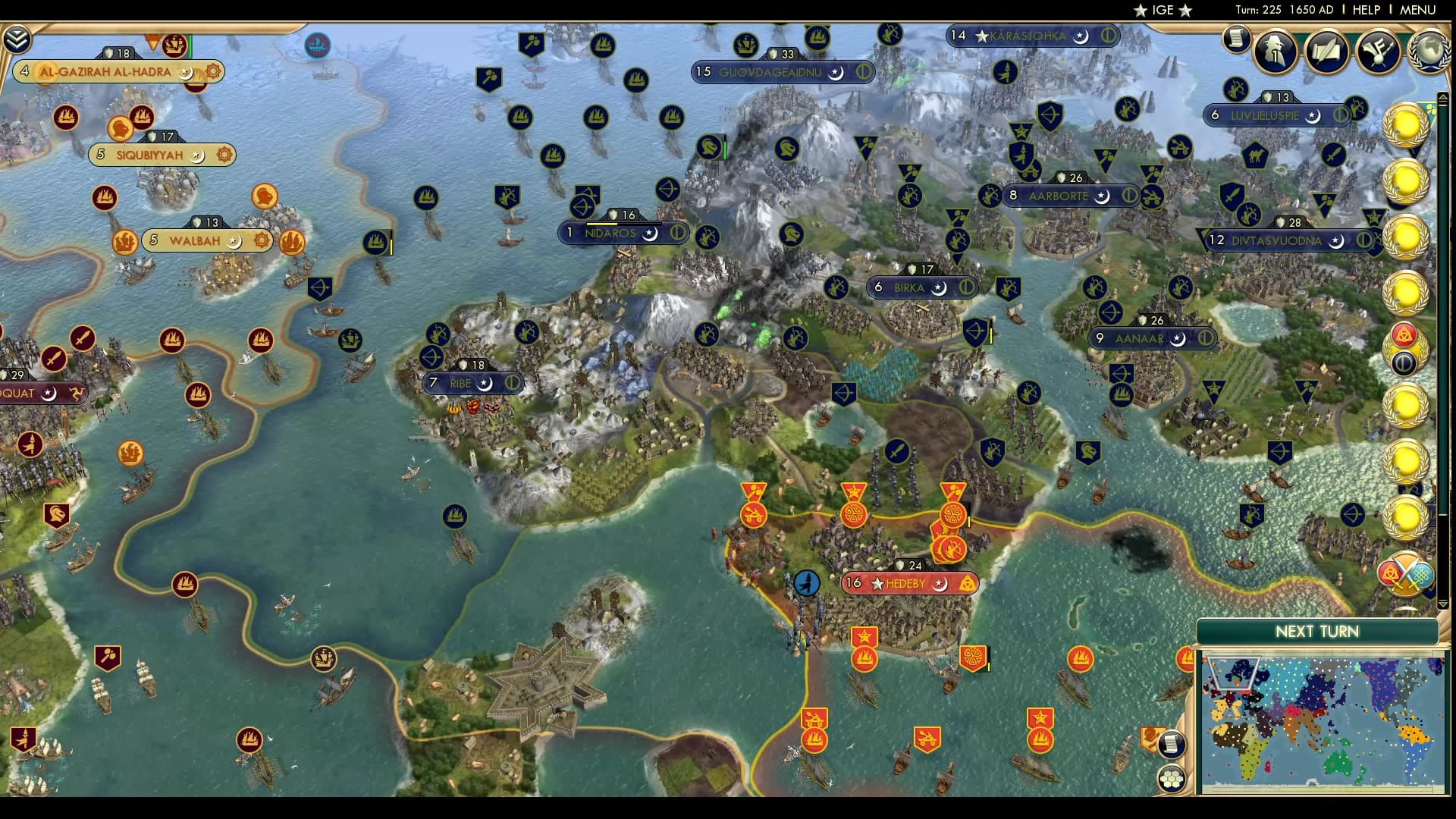Open map options via the scroll icon near minimap
Viewport: 1456px width, 819px height.
pyautogui.click(x=1172, y=744)
